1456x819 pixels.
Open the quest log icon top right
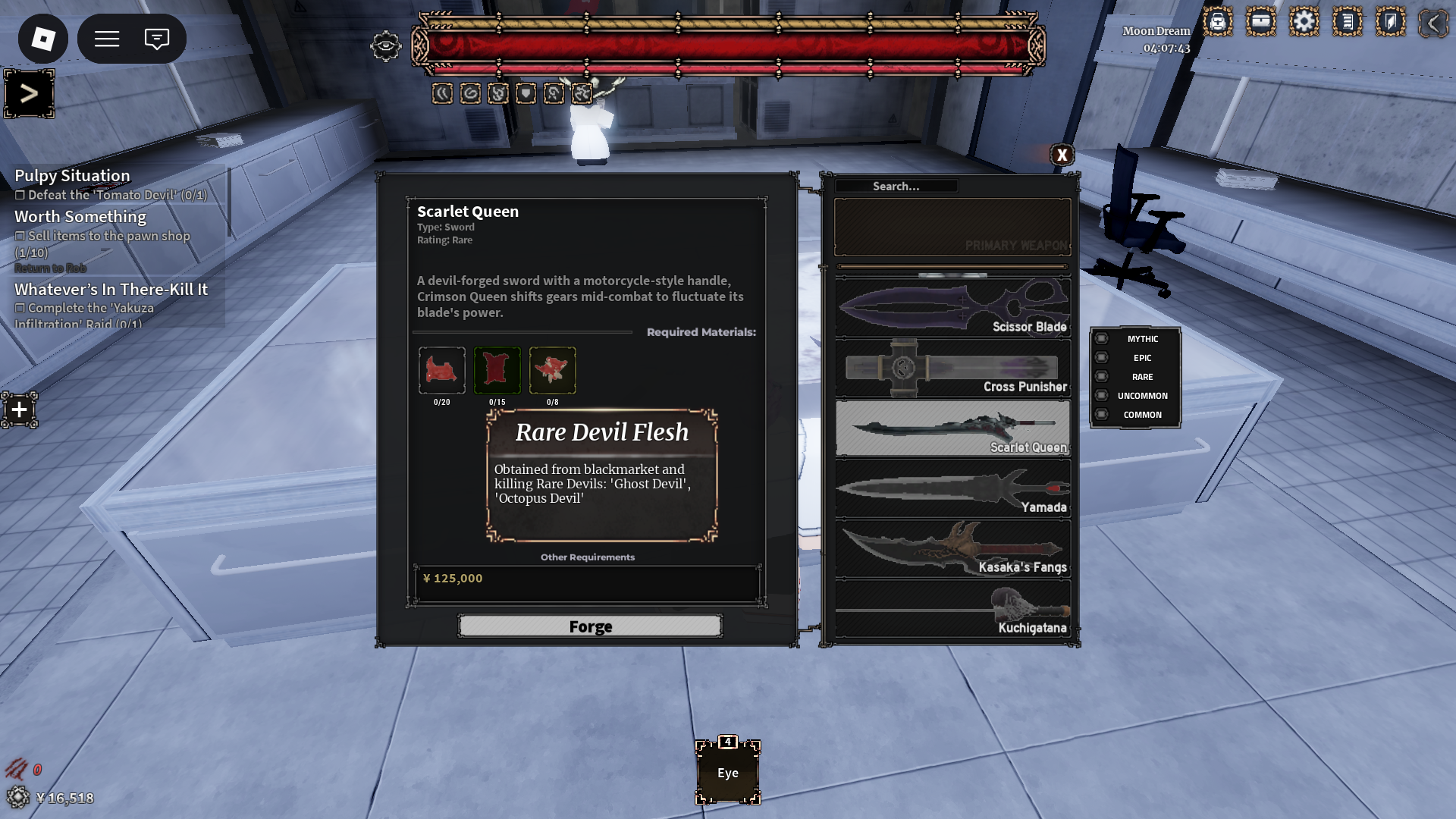point(1348,22)
